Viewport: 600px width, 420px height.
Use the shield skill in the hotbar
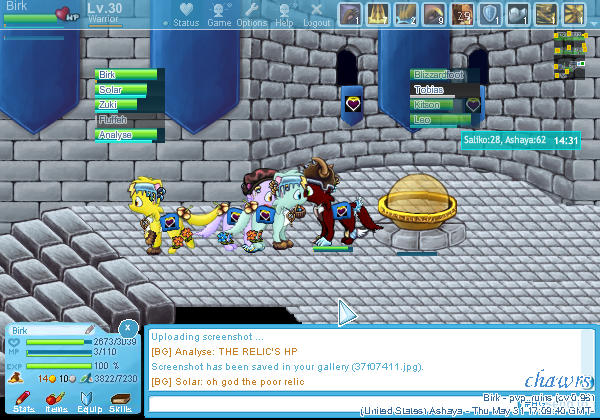click(491, 14)
